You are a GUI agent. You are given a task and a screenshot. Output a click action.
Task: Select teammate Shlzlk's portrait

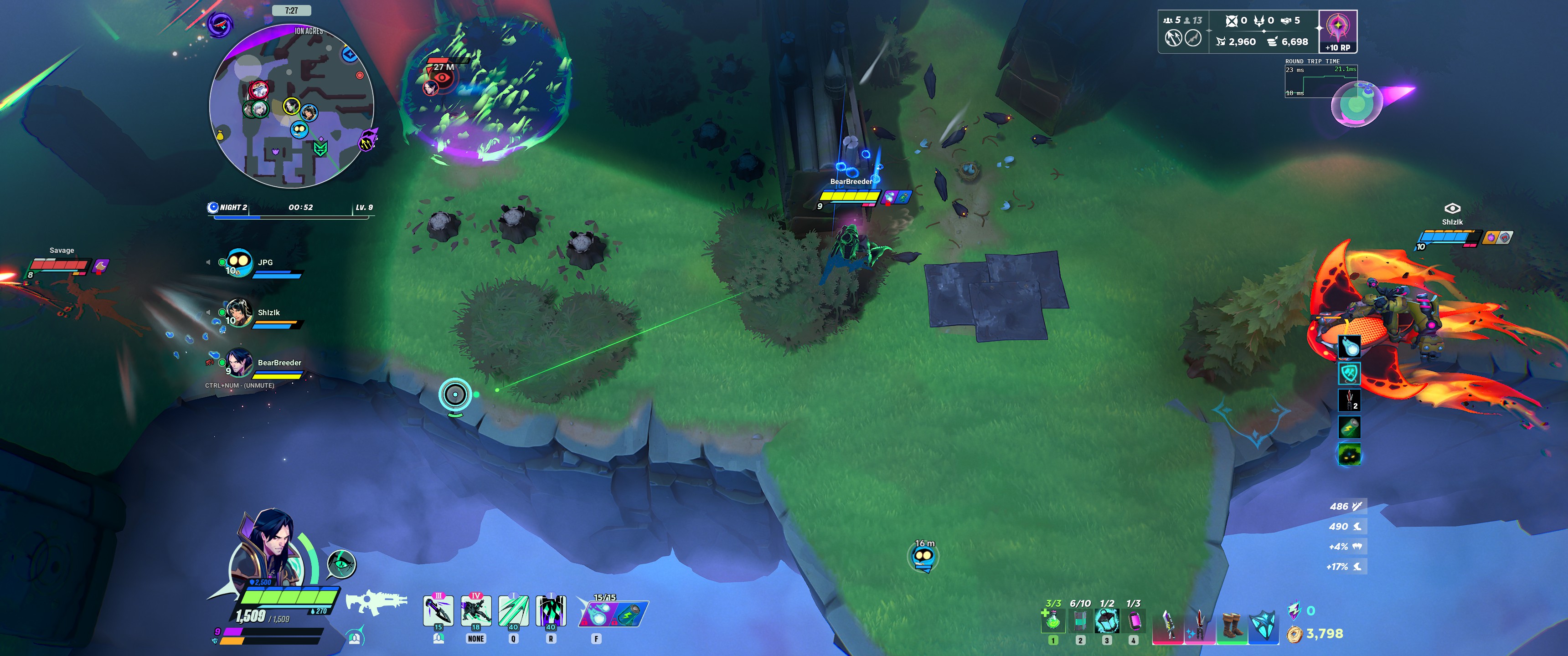[238, 313]
